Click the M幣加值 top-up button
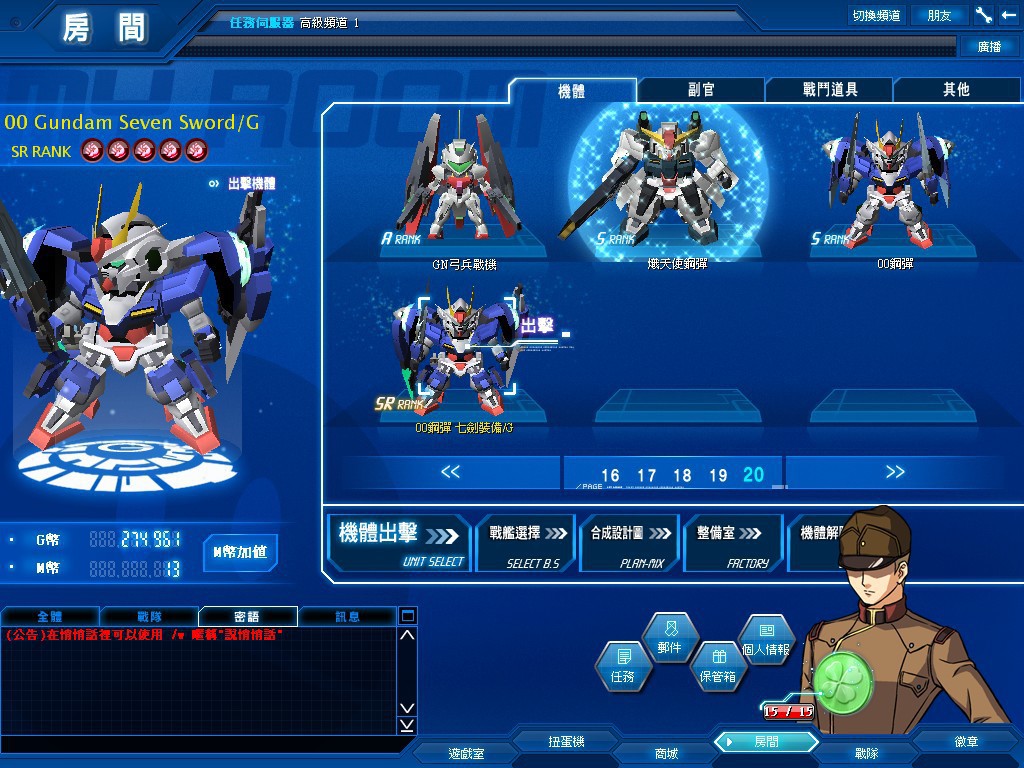This screenshot has height=768, width=1024. [x=240, y=551]
